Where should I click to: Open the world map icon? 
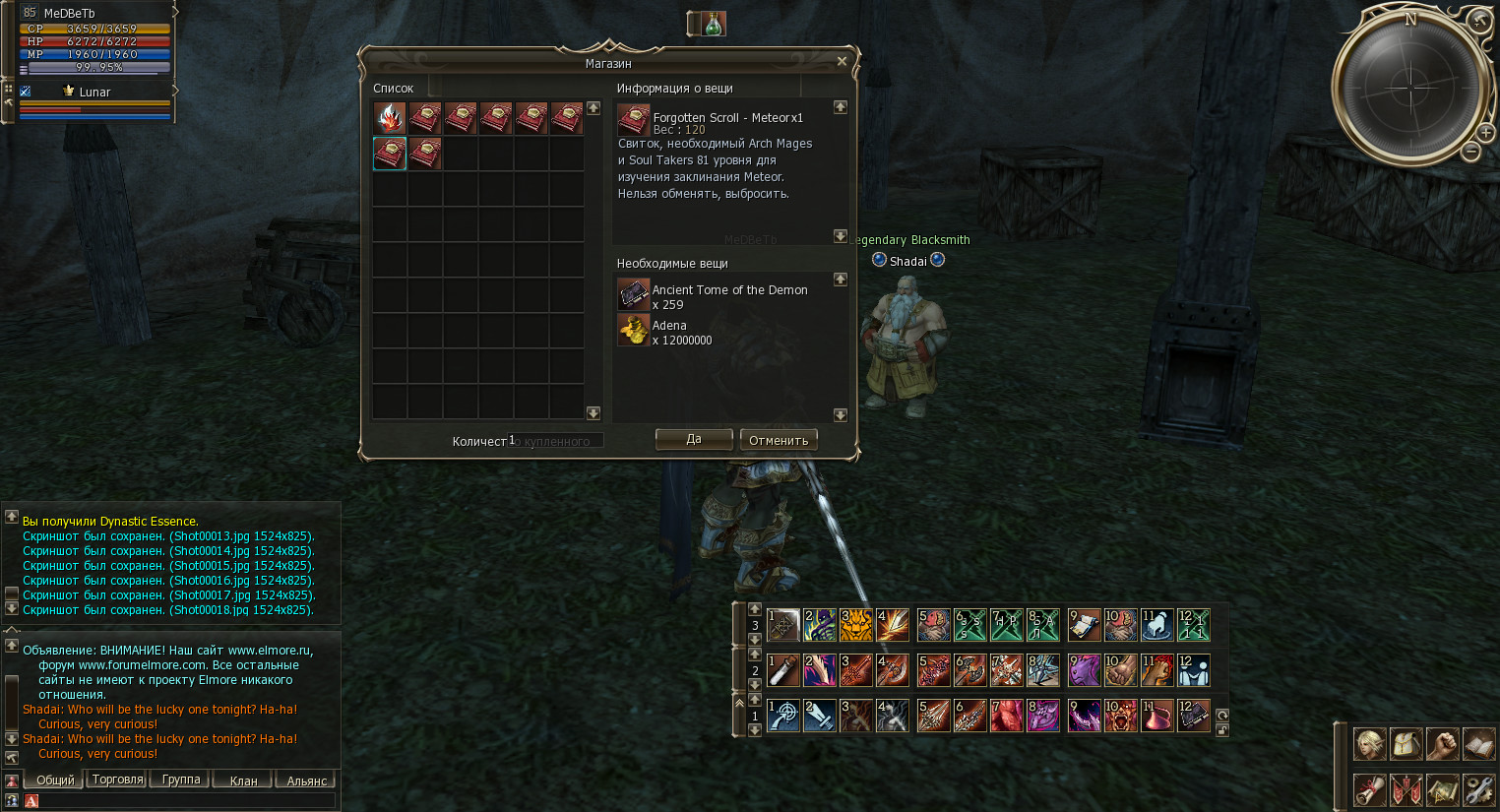click(1442, 789)
